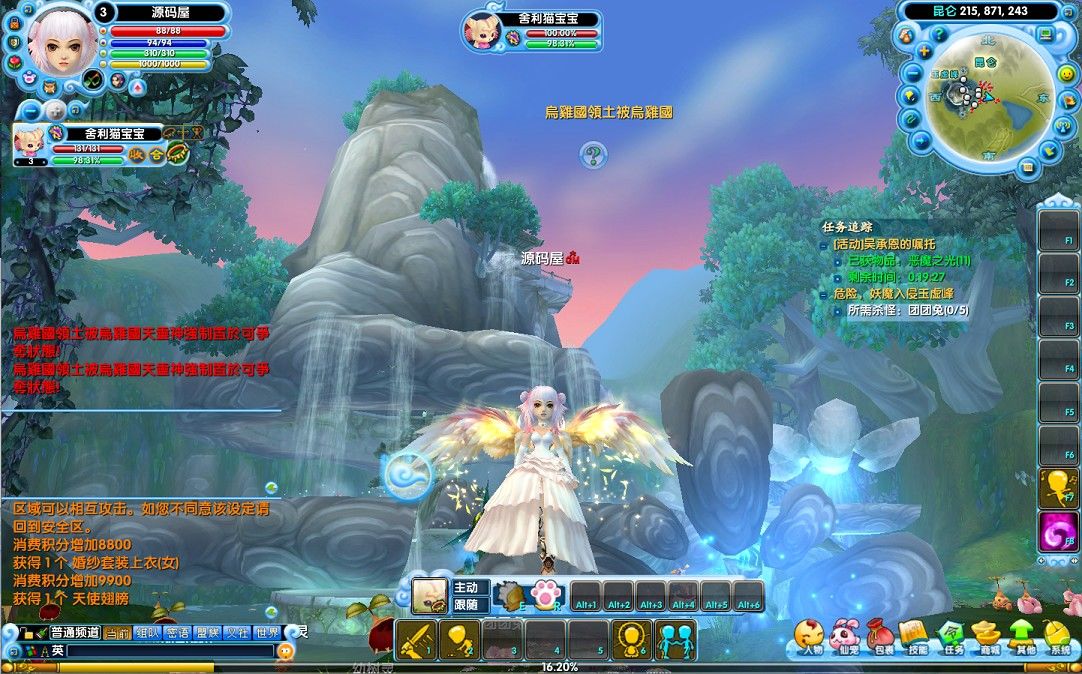Use the golden figure skill in slot 6

632,640
